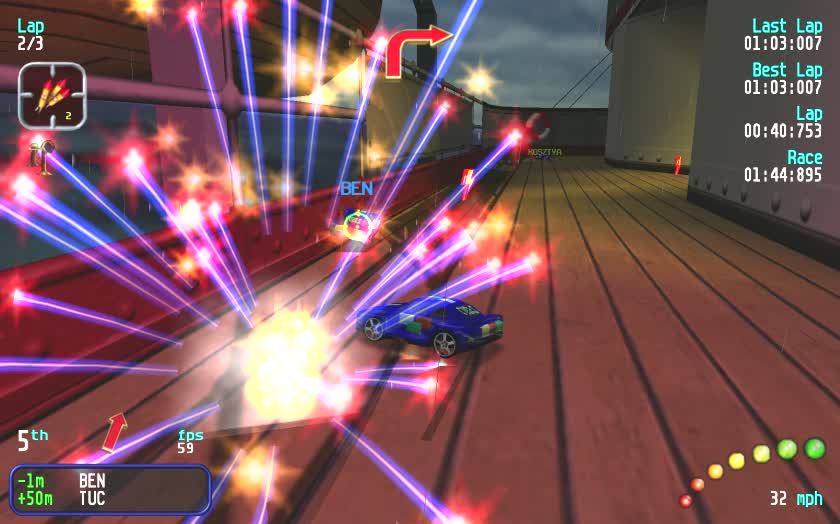Viewport: 840px width, 524px height.
Task: Select the TUC row in the gap panel
Action: pos(110,498)
